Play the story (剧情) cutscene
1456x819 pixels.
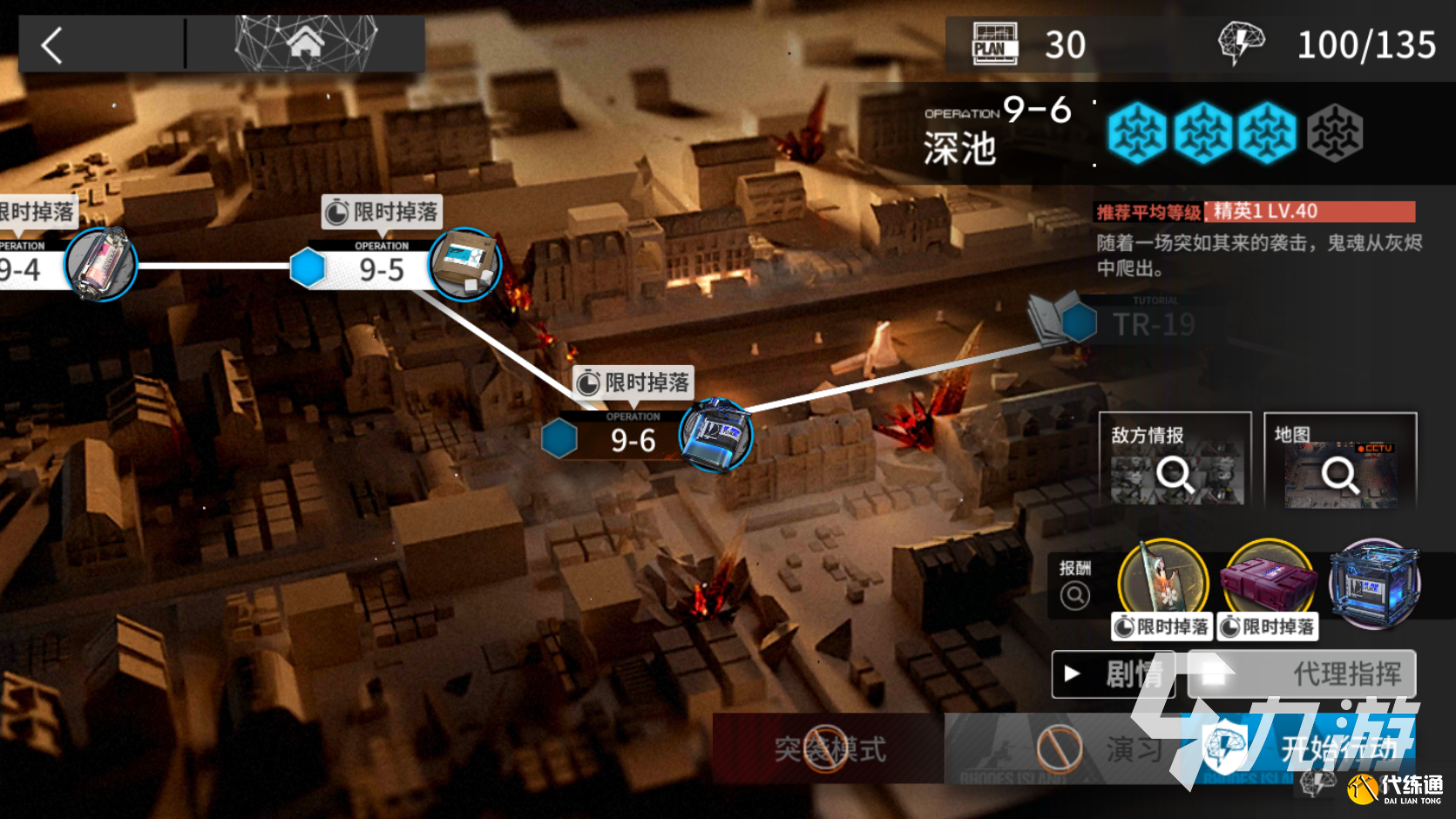point(1113,673)
